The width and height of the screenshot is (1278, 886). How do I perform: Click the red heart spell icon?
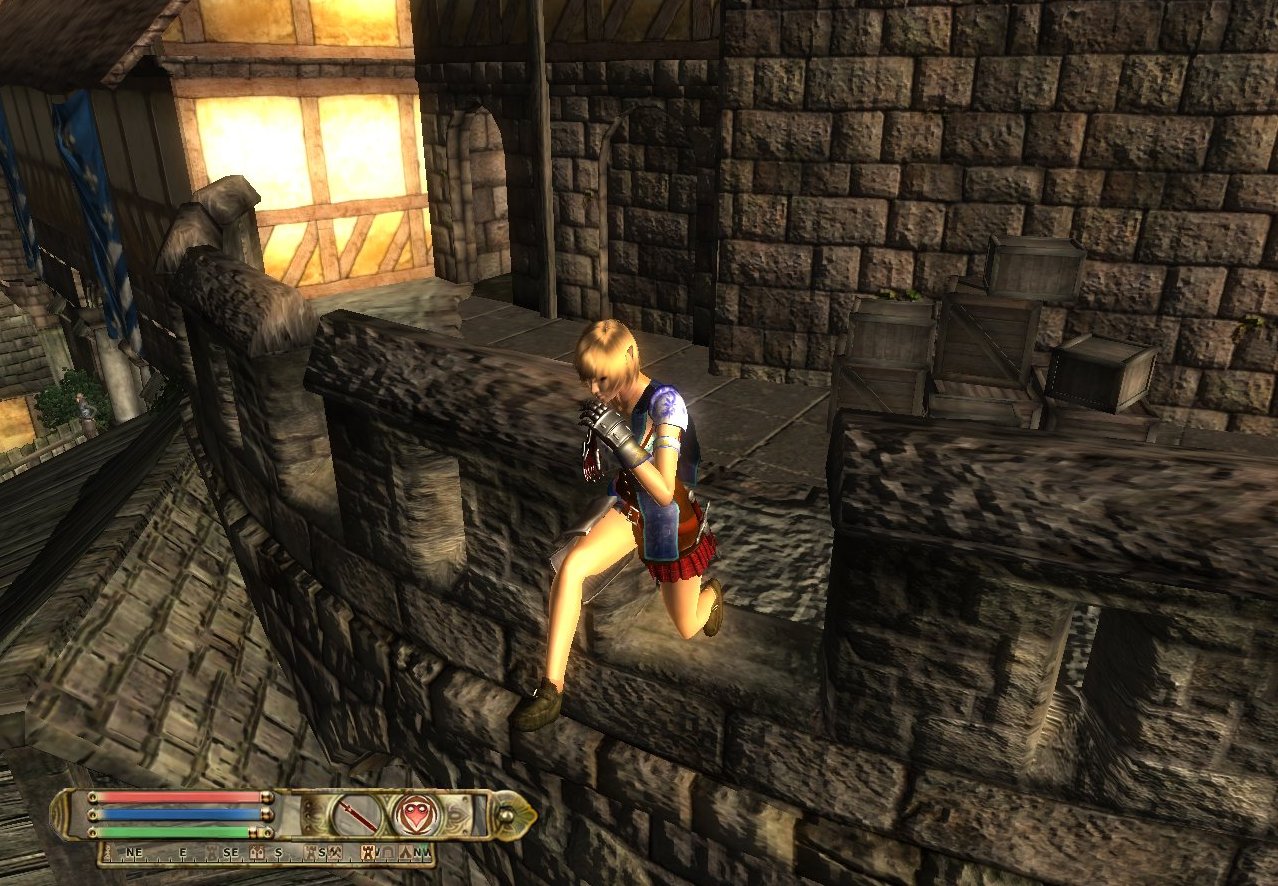[x=415, y=814]
